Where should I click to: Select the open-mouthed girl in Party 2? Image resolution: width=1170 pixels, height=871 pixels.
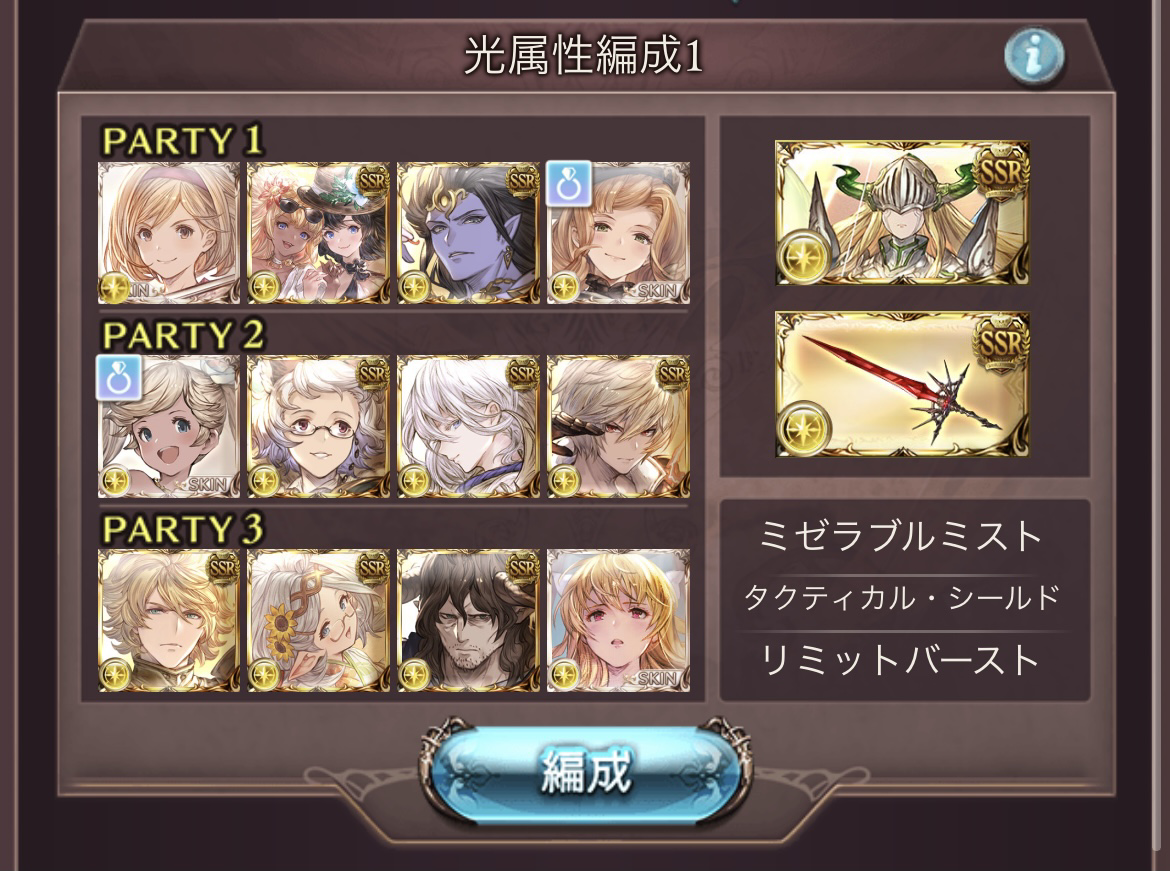tap(169, 427)
